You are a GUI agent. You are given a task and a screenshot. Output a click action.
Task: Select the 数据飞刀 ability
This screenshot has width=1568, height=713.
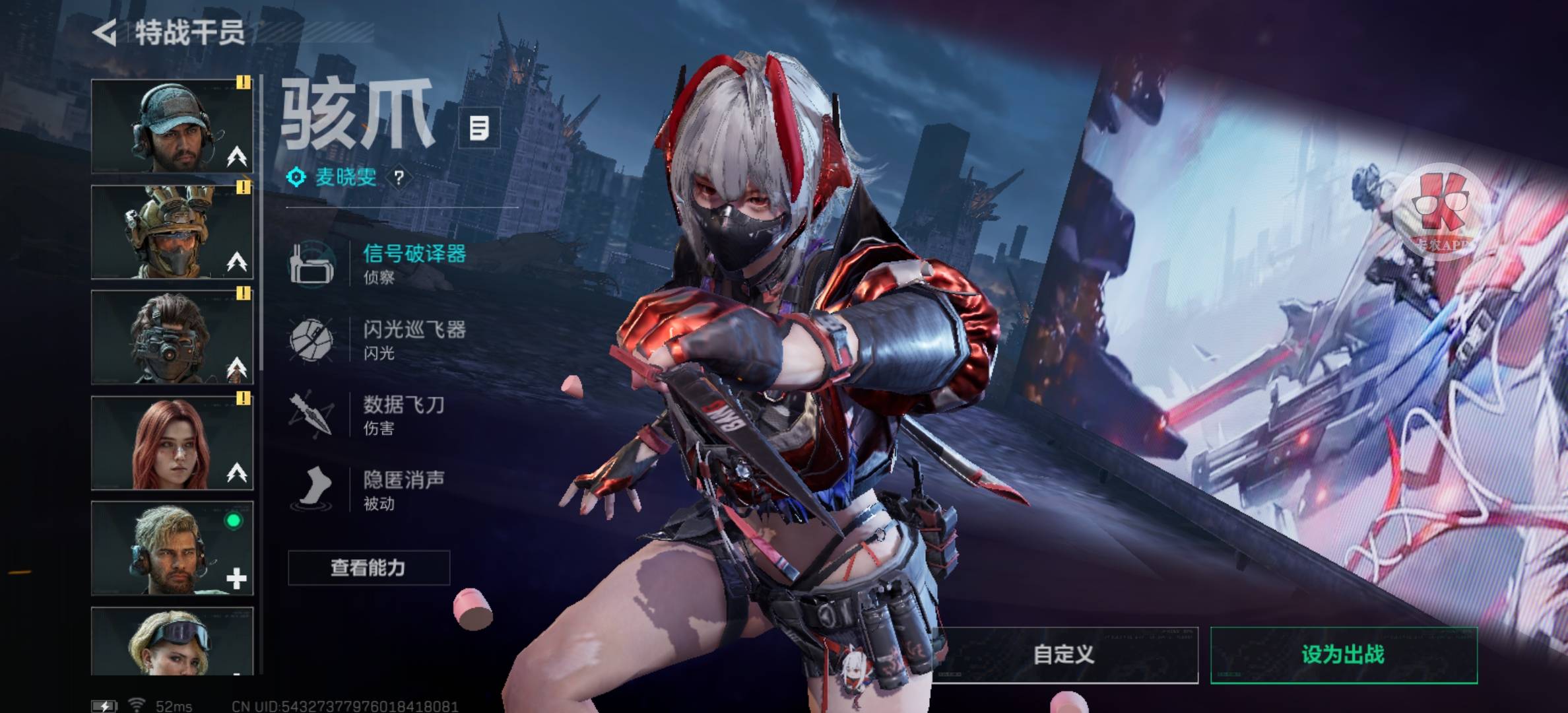pyautogui.click(x=403, y=414)
